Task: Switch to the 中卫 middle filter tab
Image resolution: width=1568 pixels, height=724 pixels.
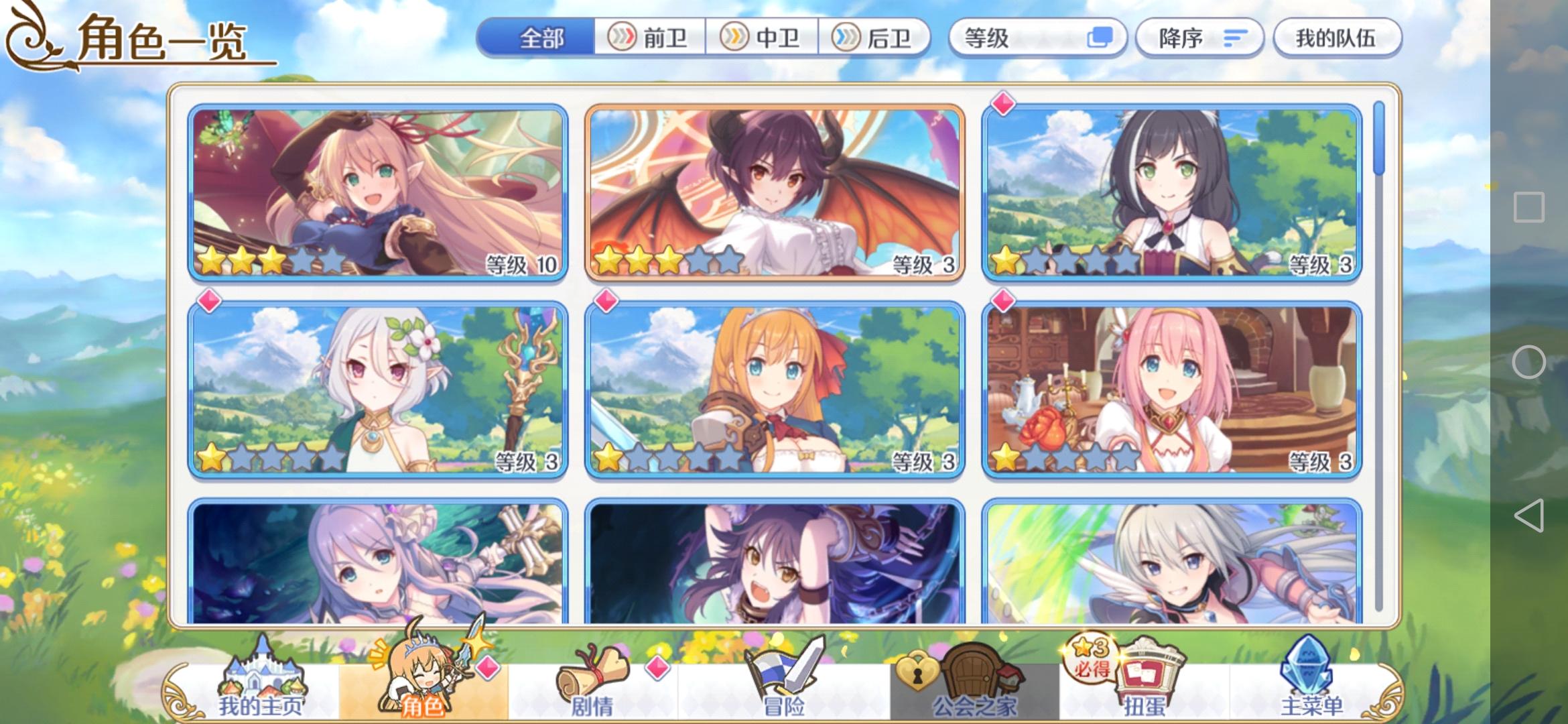Action: [x=764, y=38]
